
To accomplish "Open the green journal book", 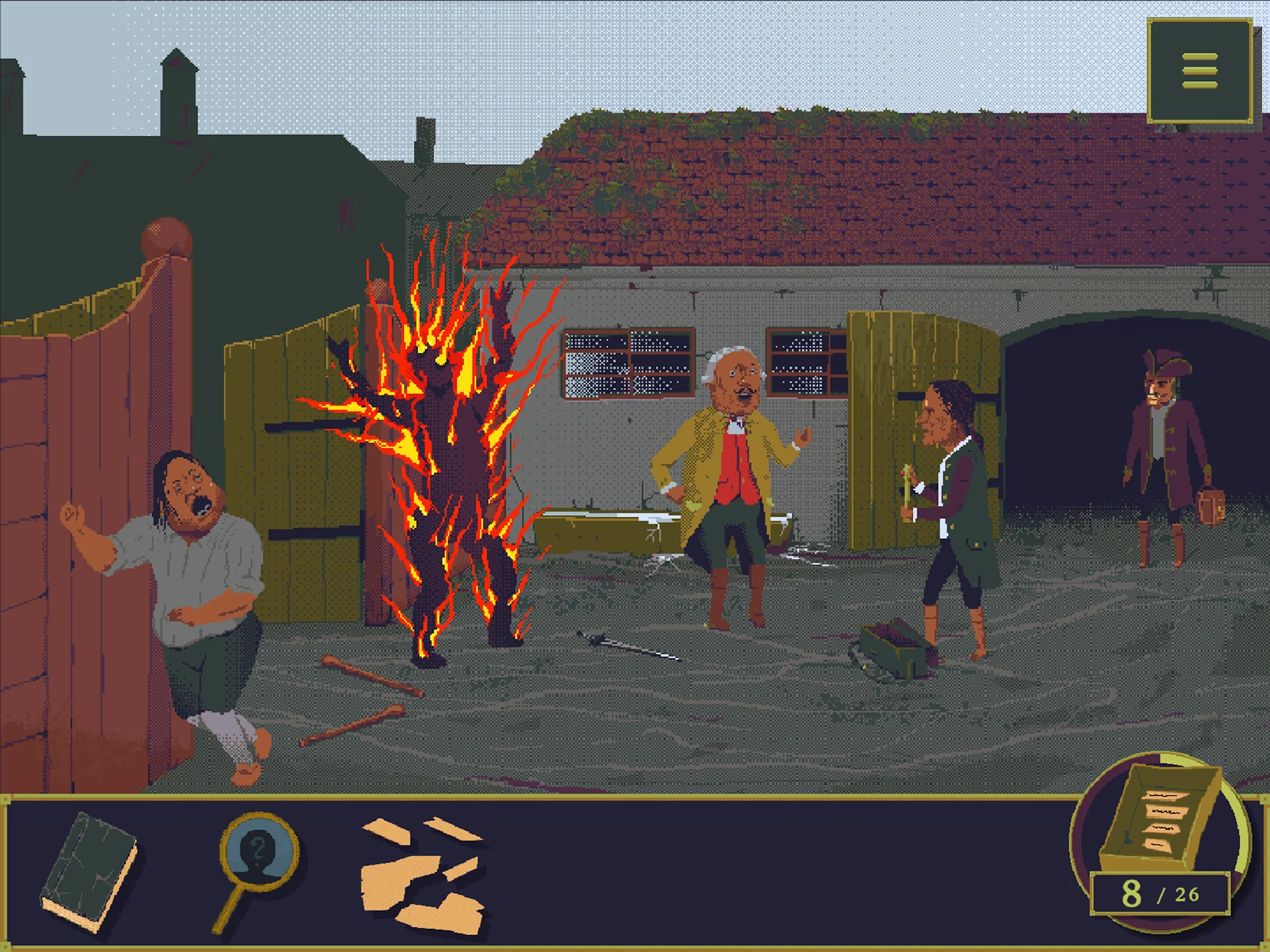I will (89, 871).
